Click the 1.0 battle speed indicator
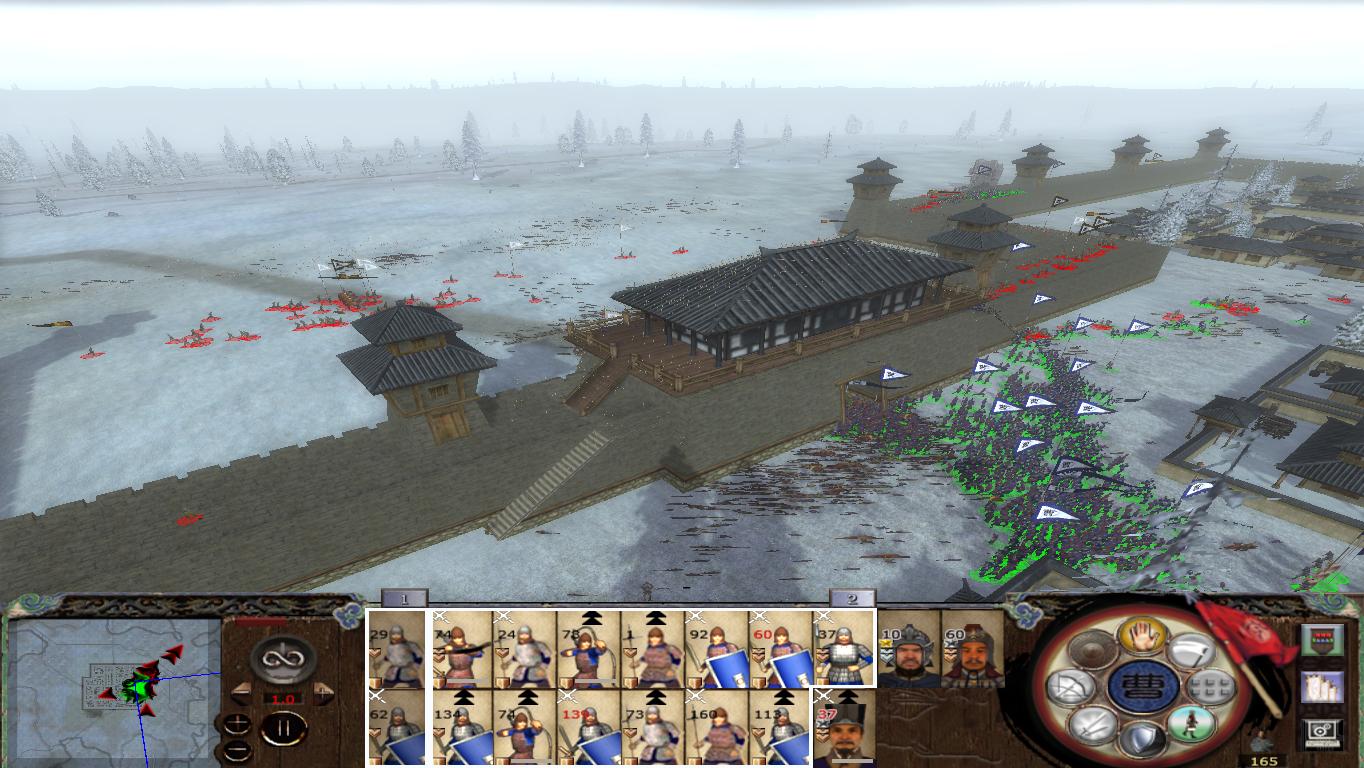The height and width of the screenshot is (768, 1364). 284,699
